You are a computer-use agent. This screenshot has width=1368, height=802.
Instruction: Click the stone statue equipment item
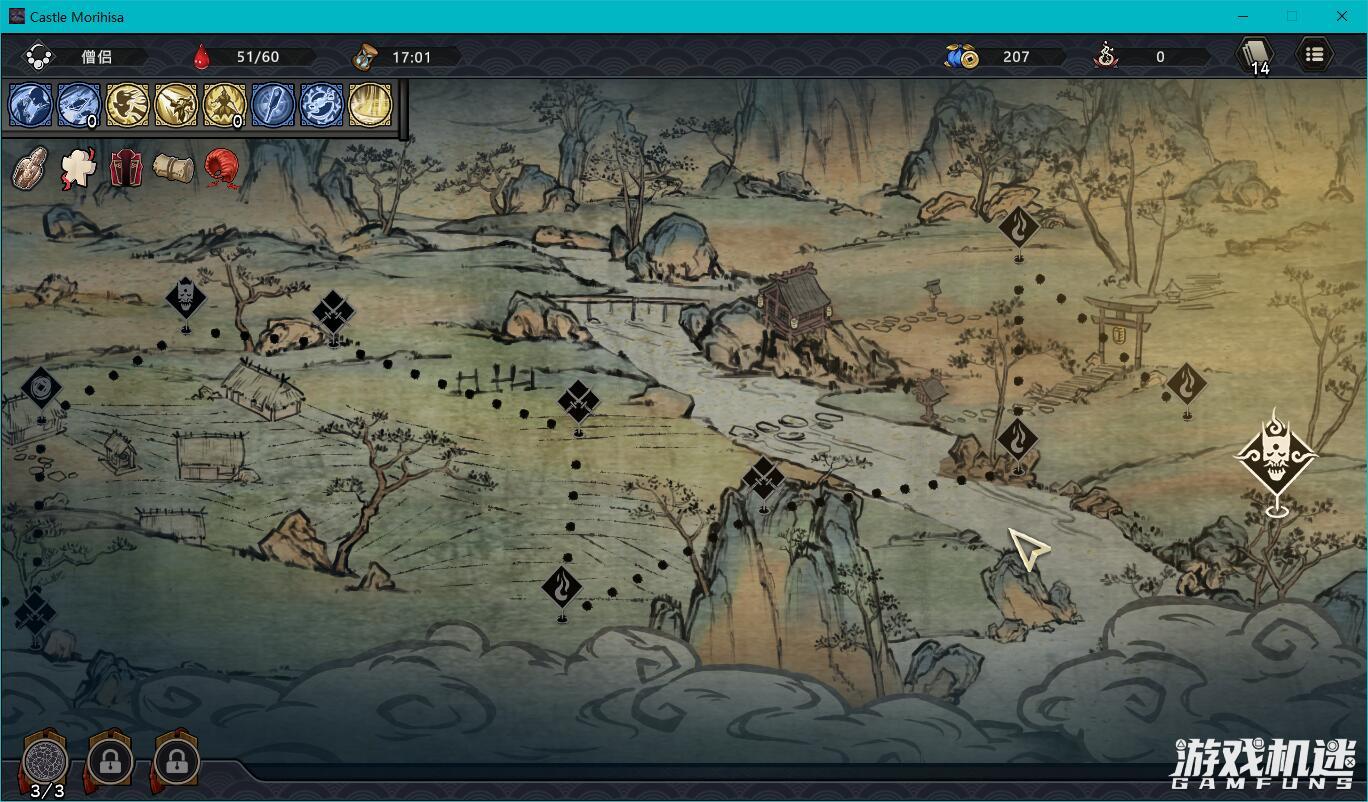point(30,168)
